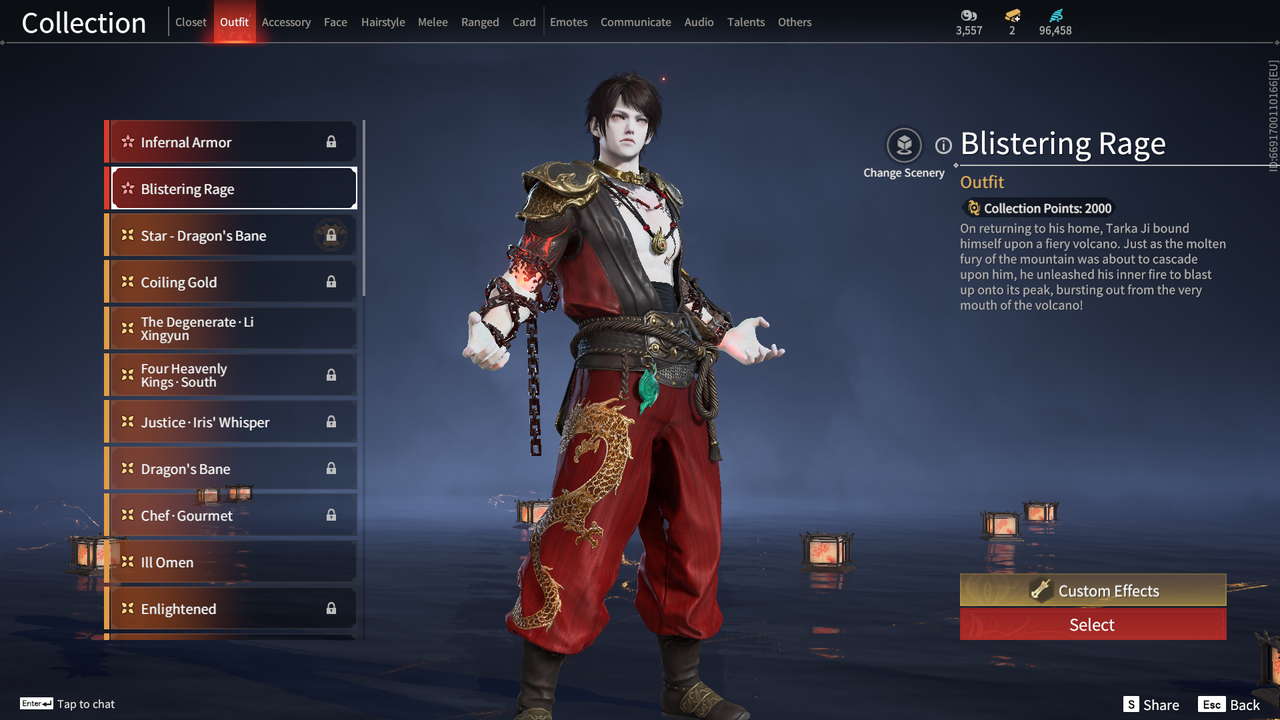Image resolution: width=1280 pixels, height=720 pixels.
Task: Click the Change Scenery icon
Action: [x=904, y=146]
